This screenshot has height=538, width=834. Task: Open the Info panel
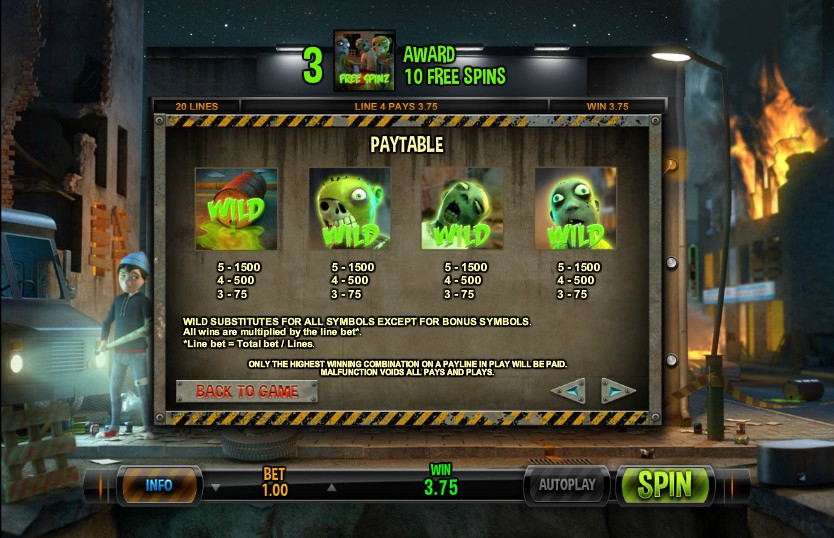(x=160, y=485)
